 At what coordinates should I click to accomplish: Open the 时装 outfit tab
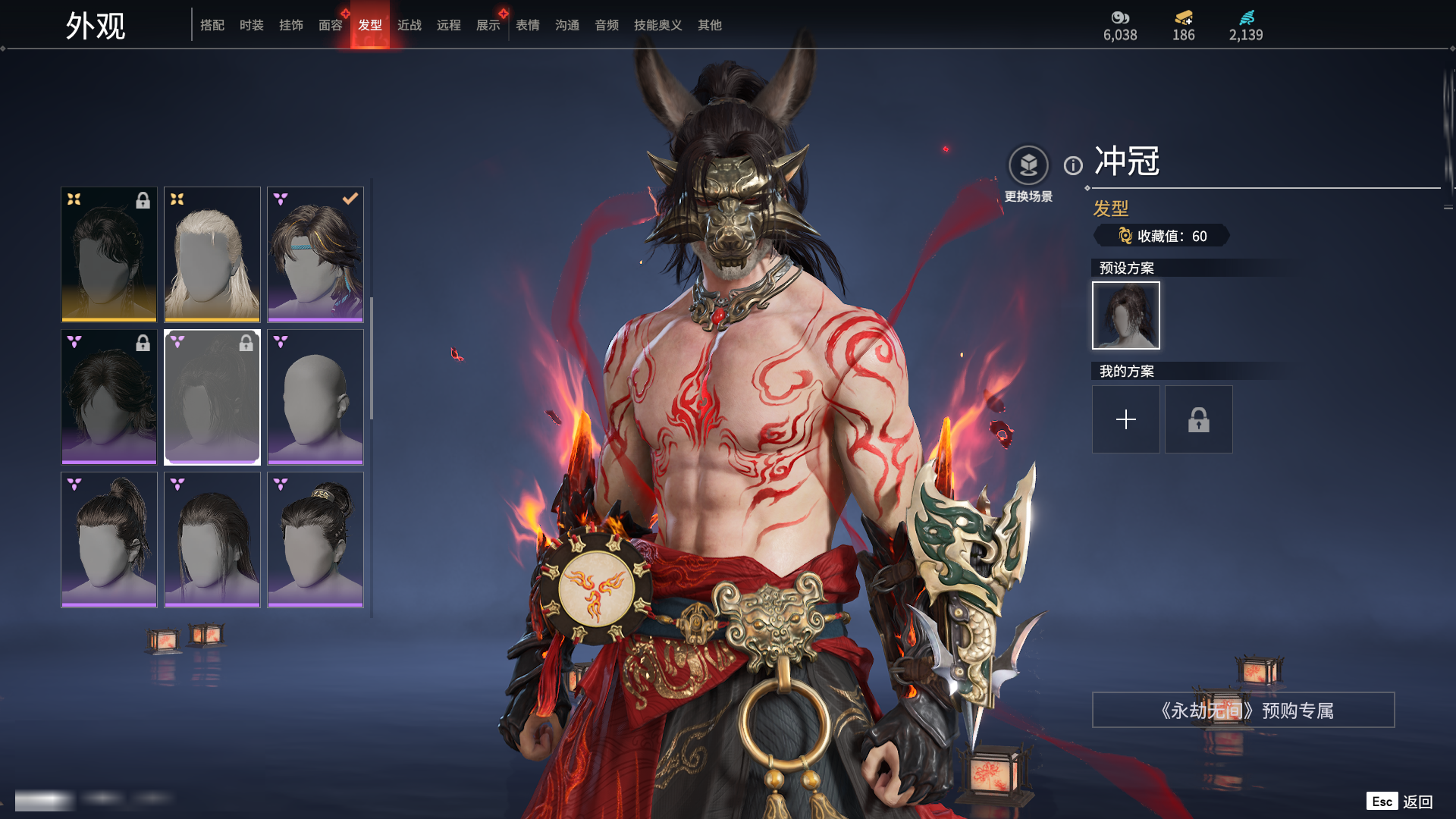pyautogui.click(x=252, y=25)
